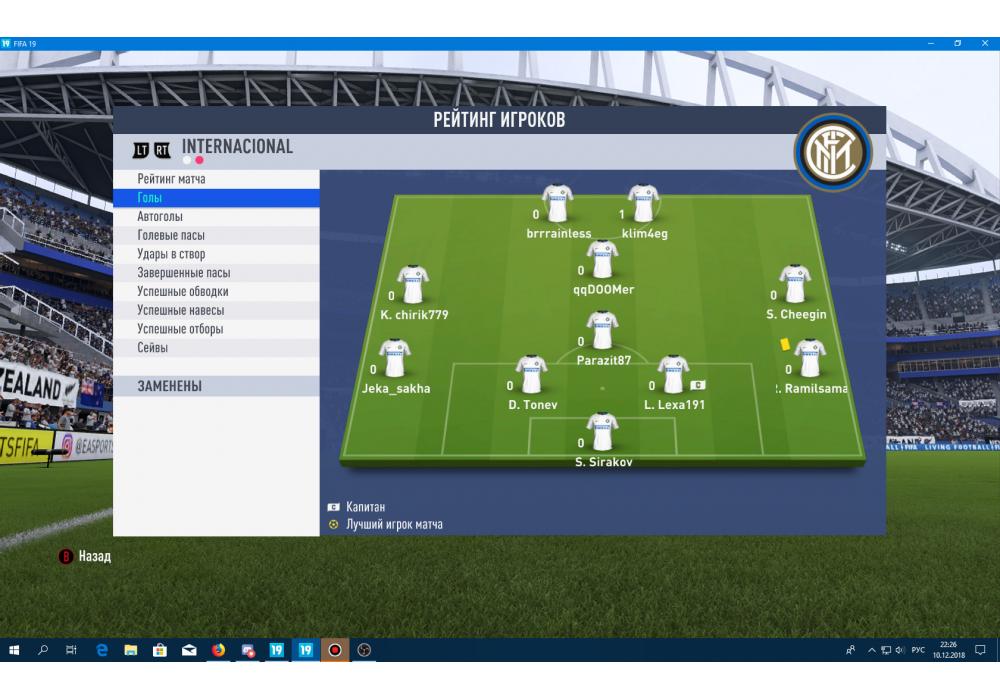Choose defender D. Tonev
This screenshot has height=700, width=1000.
click(x=531, y=376)
